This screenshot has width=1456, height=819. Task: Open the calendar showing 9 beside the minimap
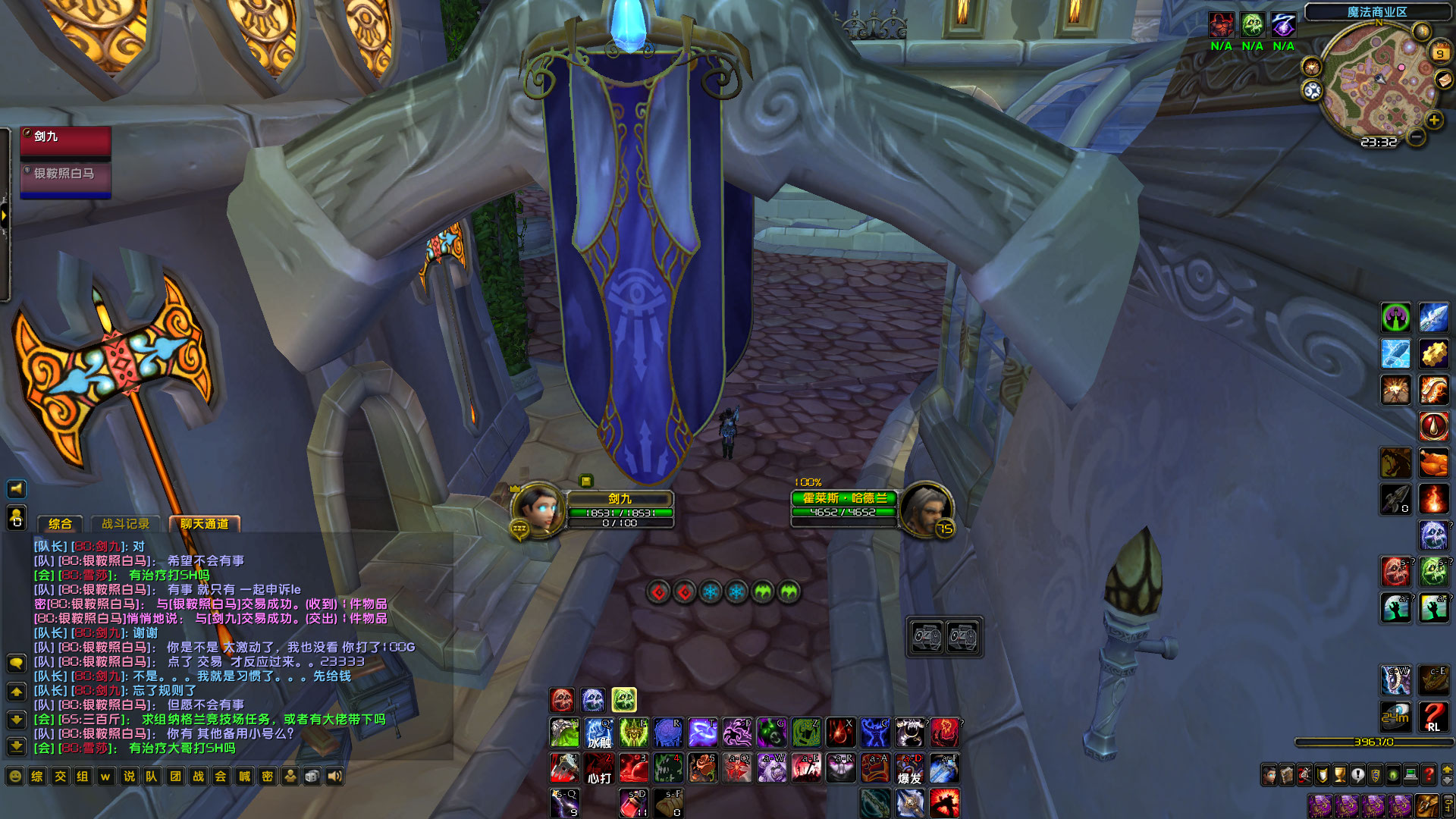coord(1439,53)
